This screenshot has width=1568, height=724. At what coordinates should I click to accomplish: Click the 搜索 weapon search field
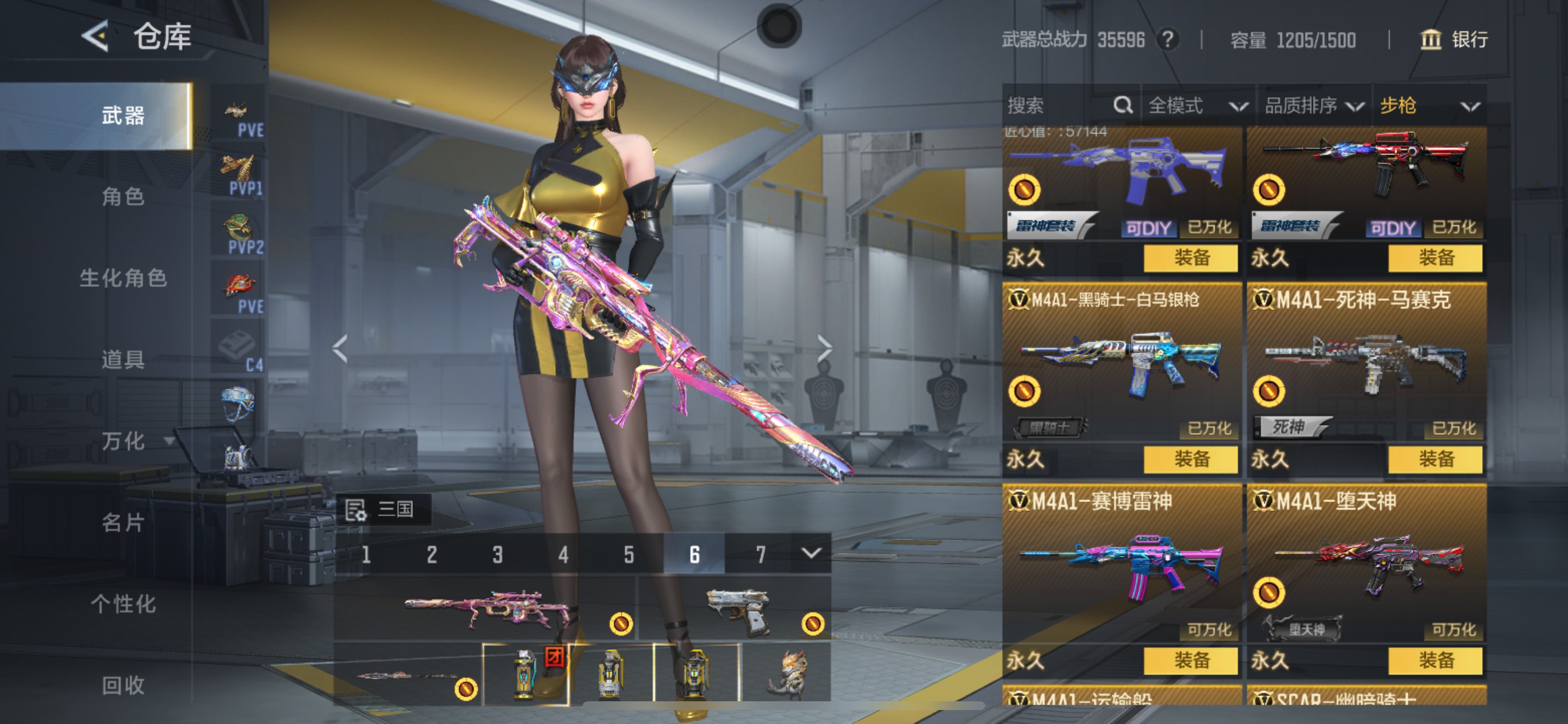point(1059,106)
